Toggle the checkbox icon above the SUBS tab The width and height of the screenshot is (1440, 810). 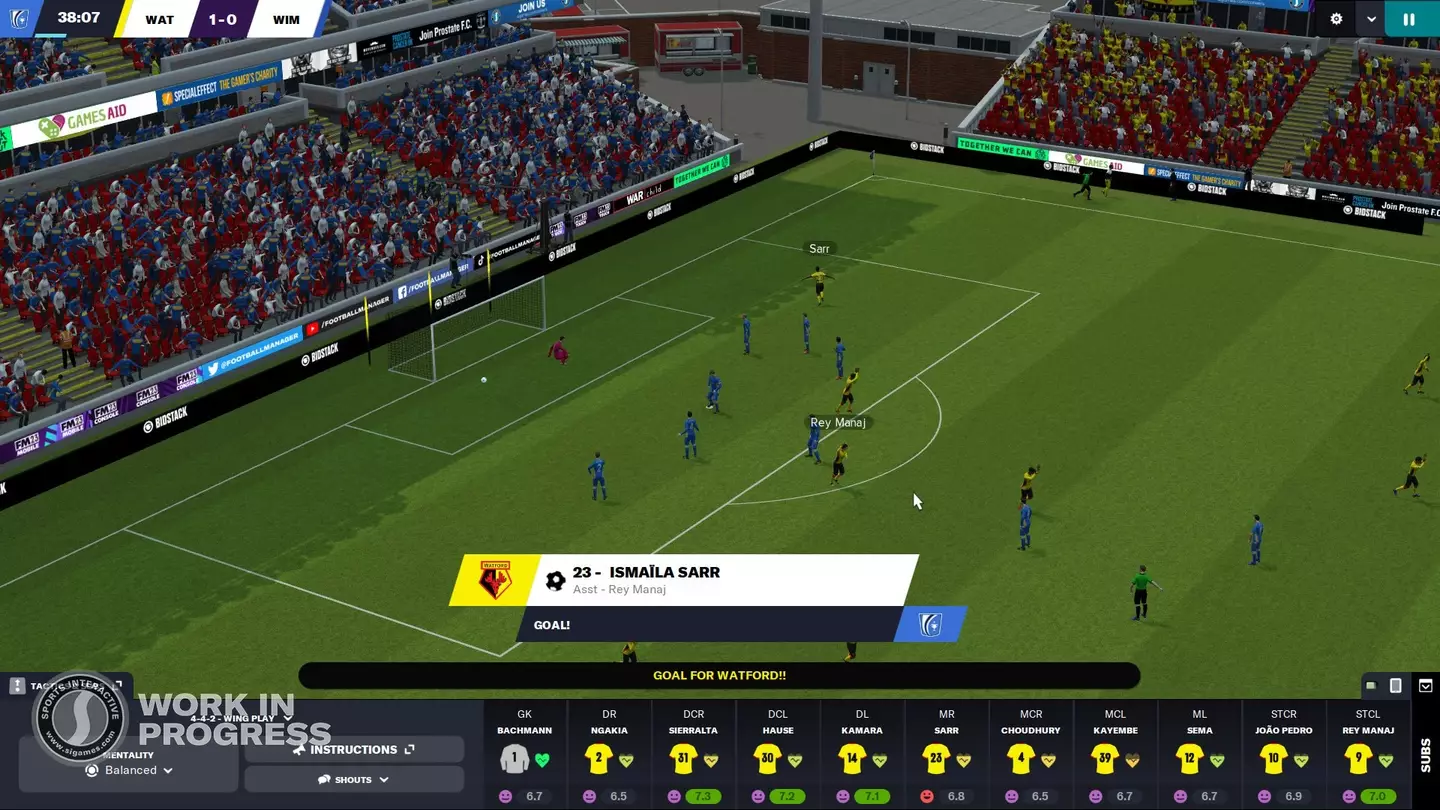click(1424, 686)
